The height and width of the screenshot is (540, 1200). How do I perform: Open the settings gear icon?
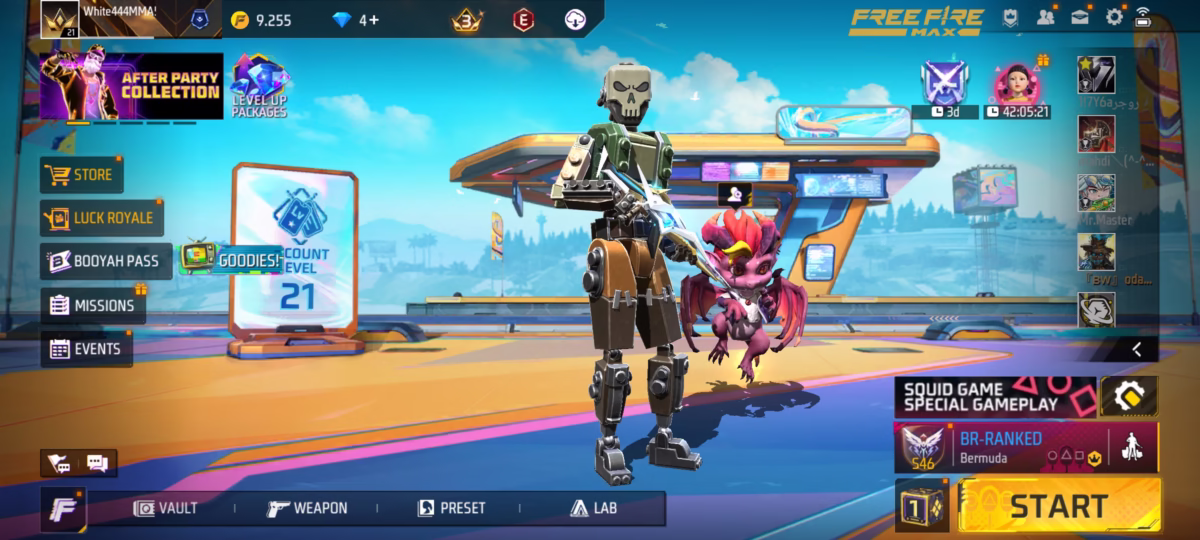[1114, 17]
